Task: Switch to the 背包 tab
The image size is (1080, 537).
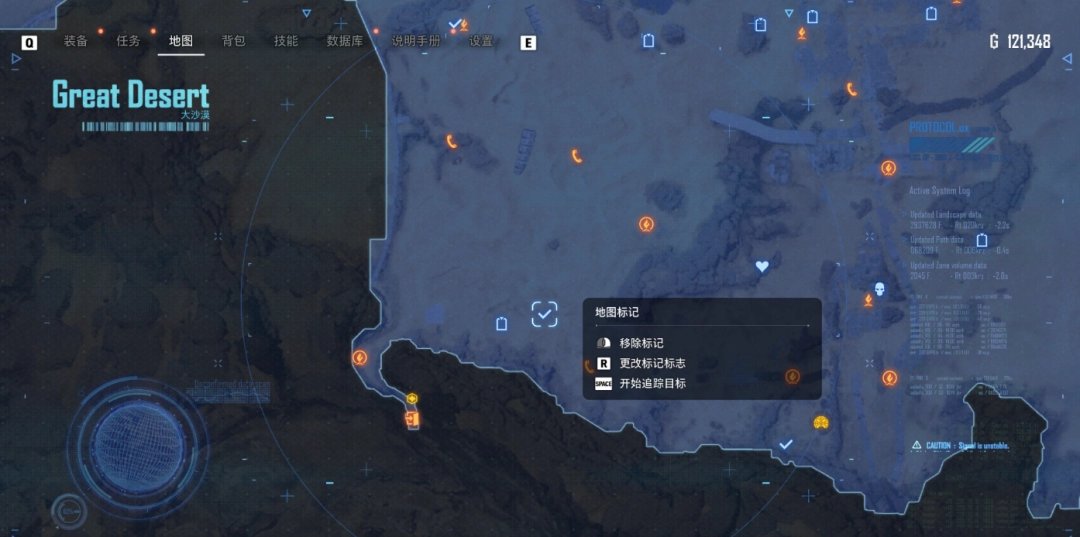Action: pos(233,41)
